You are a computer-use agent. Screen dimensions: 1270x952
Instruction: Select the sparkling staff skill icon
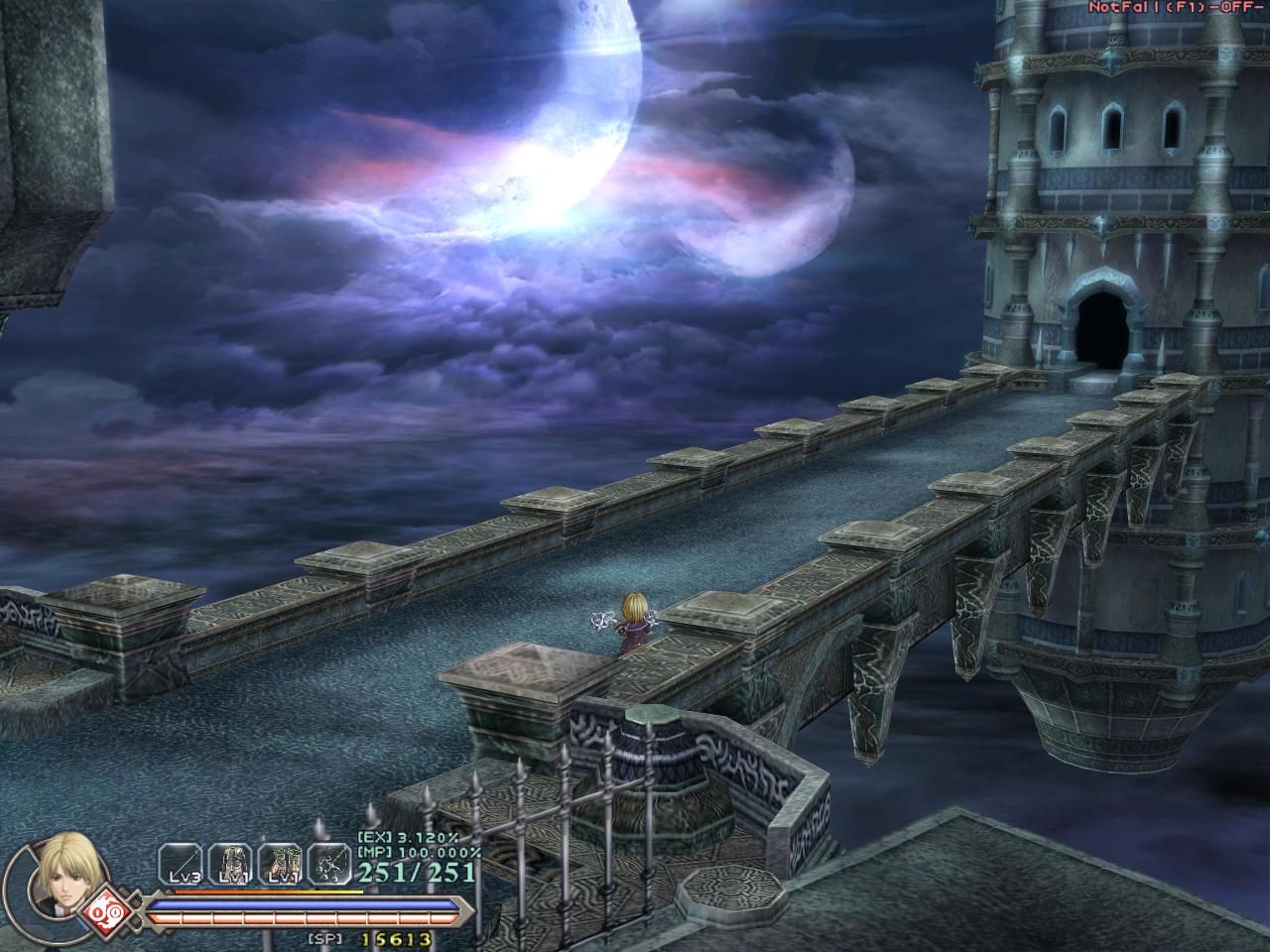coord(327,863)
